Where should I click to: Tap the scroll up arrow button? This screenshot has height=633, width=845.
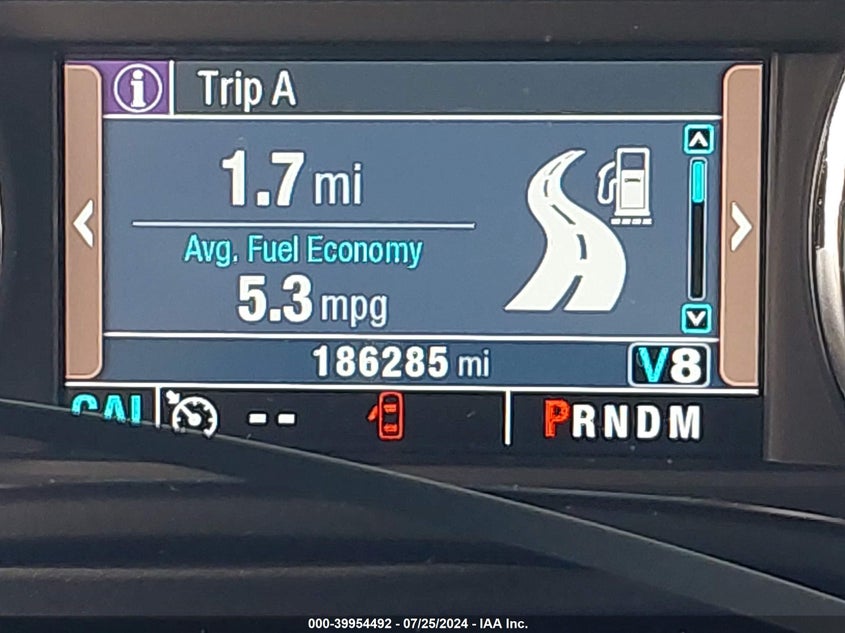click(697, 139)
